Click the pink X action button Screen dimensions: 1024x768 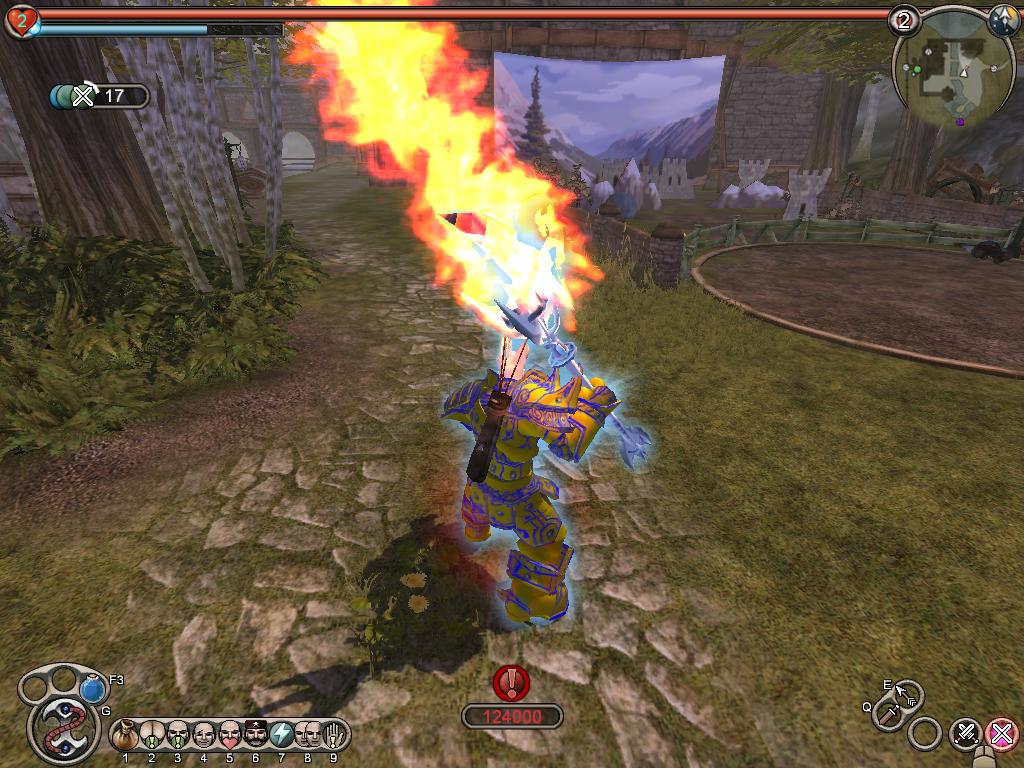[1001, 733]
